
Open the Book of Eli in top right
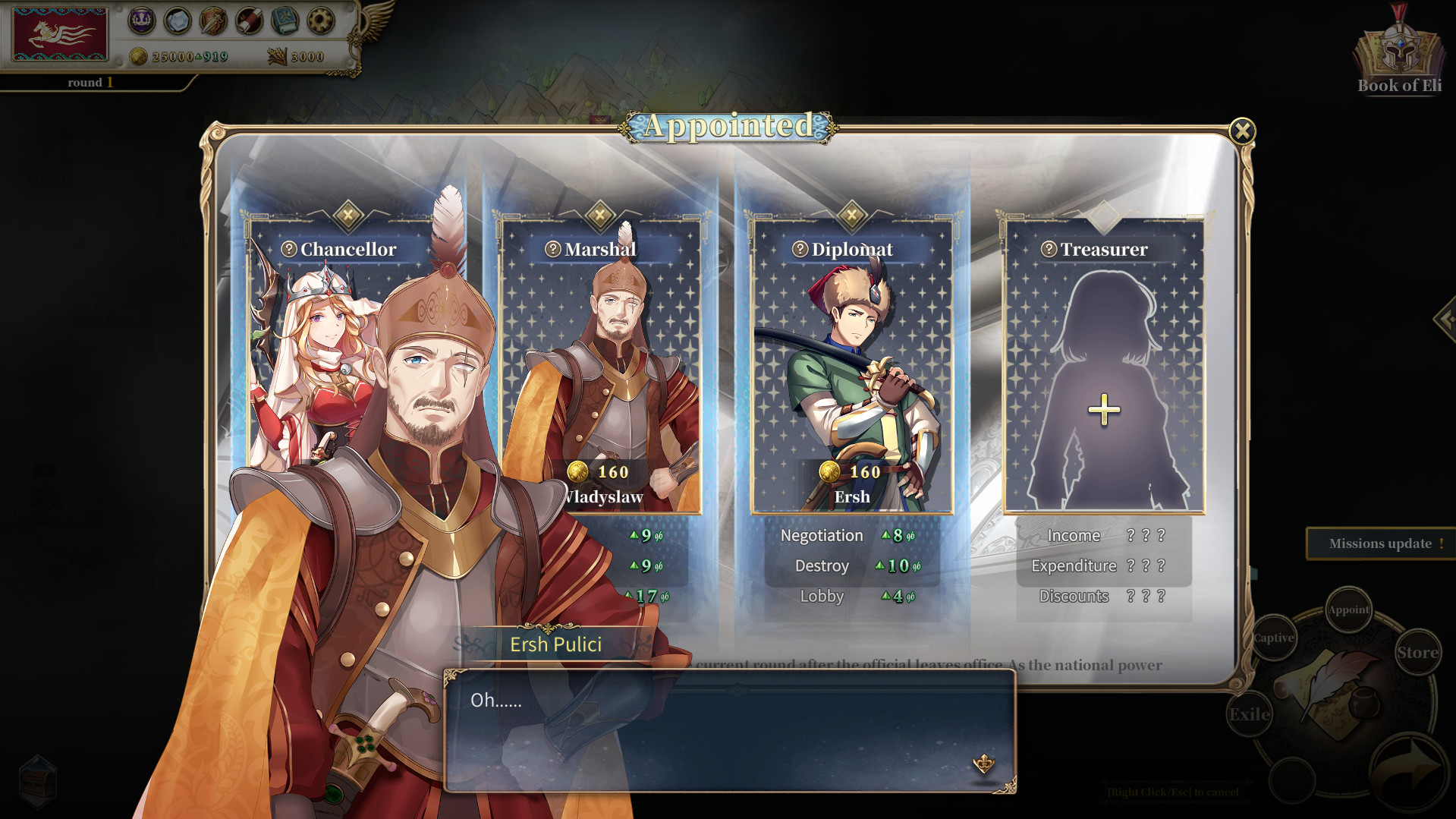pyautogui.click(x=1398, y=49)
